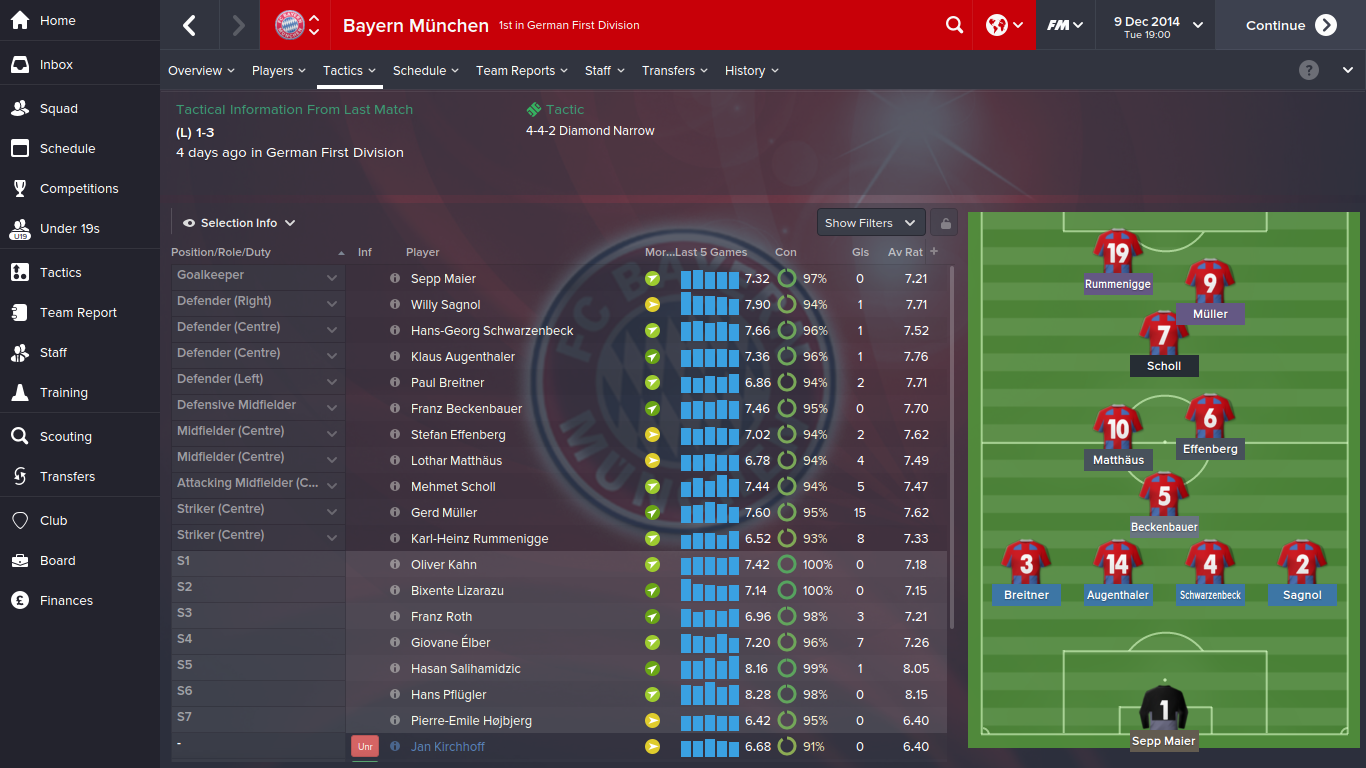
Task: Click the Continue button
Action: pyautogui.click(x=1290, y=25)
